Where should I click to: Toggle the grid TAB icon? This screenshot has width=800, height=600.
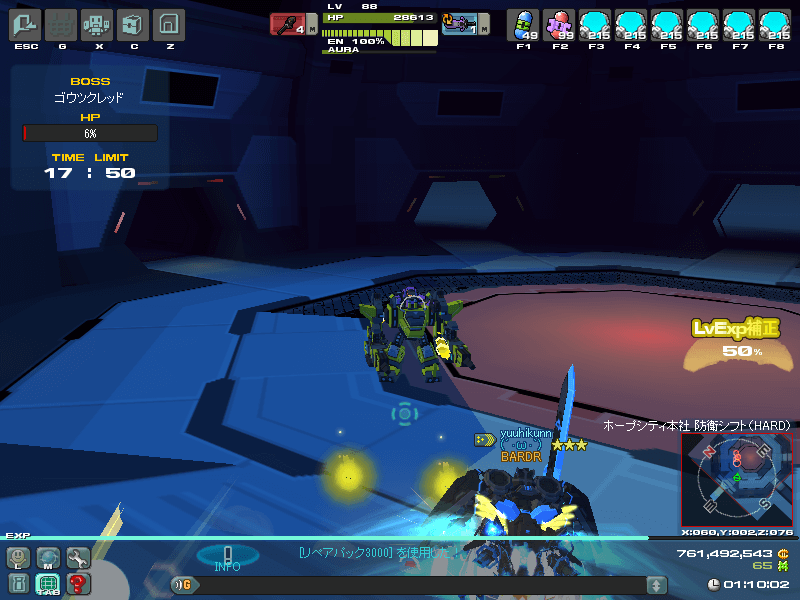click(x=48, y=584)
